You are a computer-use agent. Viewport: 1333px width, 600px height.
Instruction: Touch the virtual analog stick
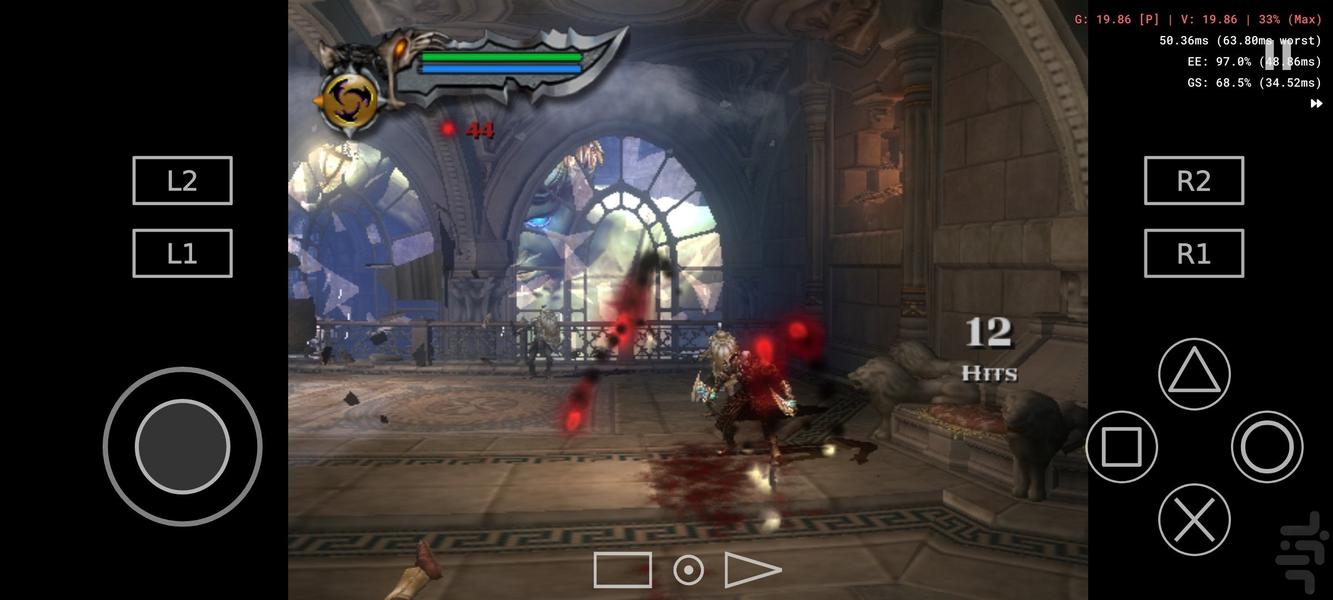[182, 447]
